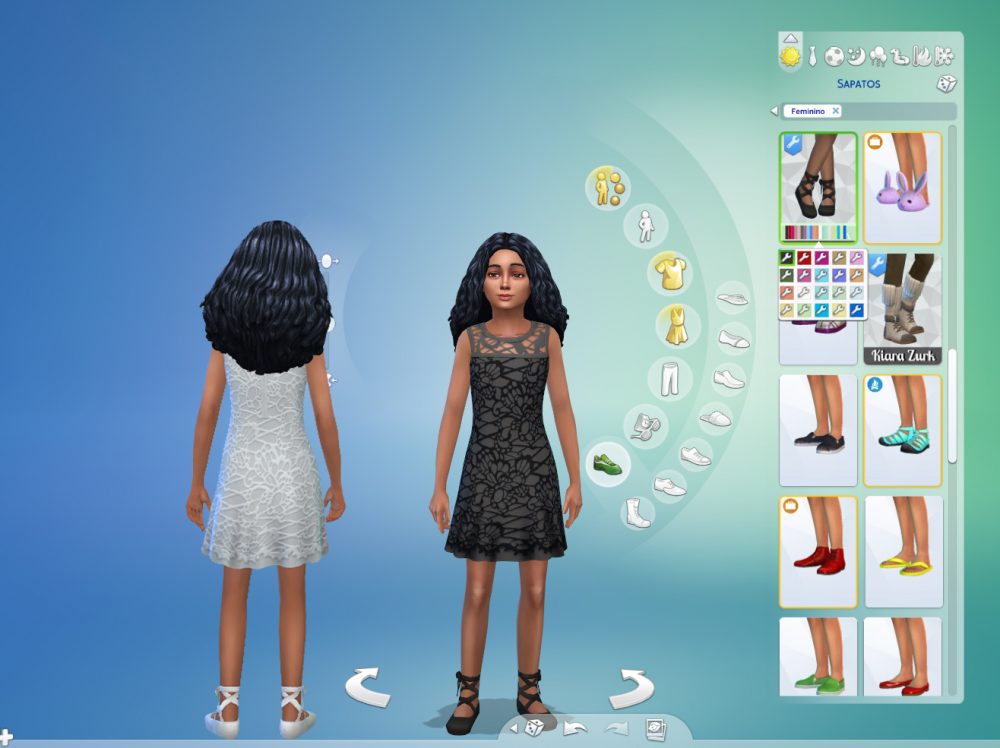The width and height of the screenshot is (1000, 748).
Task: Select the yellow flip-flops thumbnail
Action: pos(903,552)
